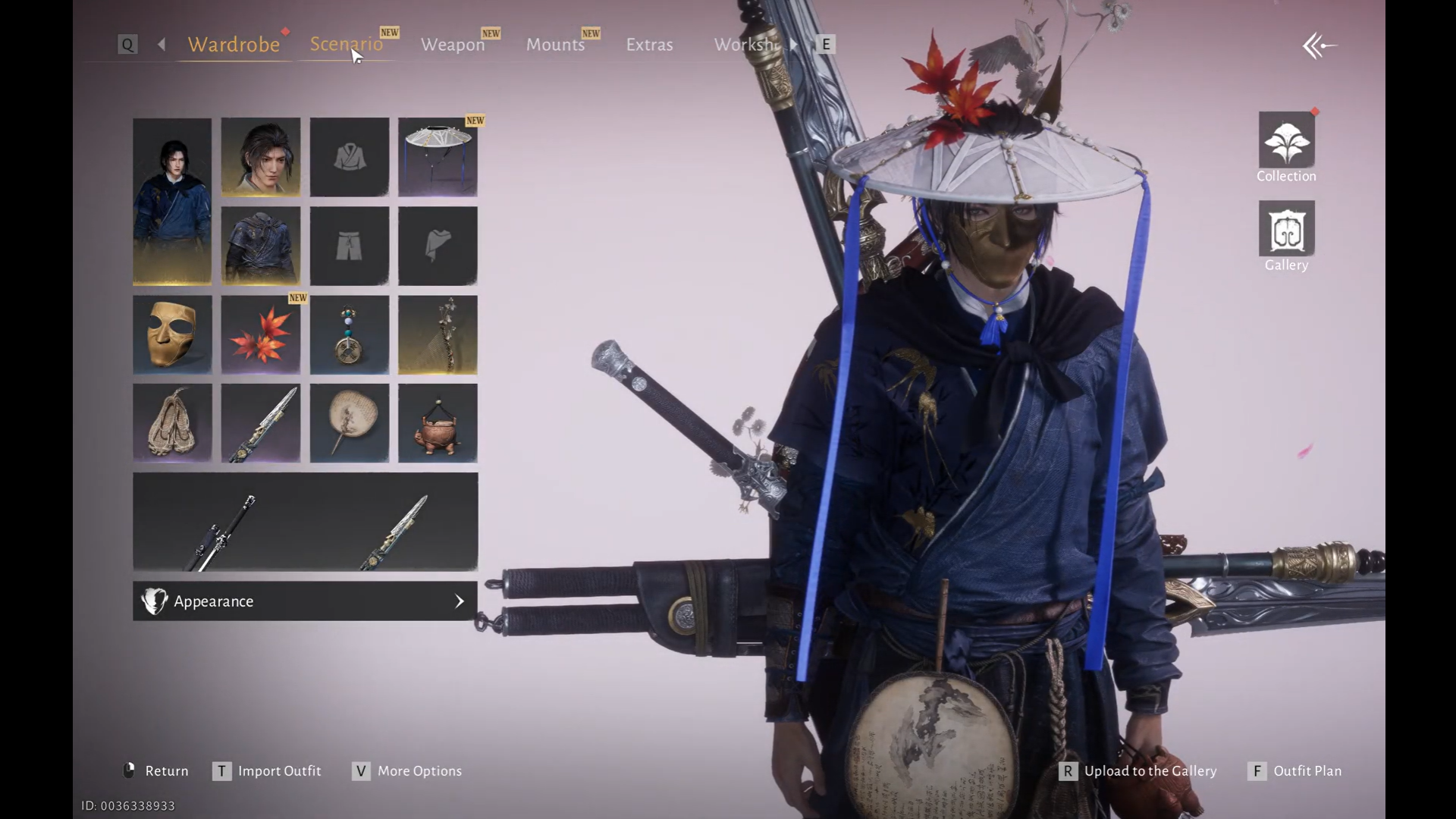Select the round paper fan slot
The image size is (1456, 819).
click(x=349, y=423)
